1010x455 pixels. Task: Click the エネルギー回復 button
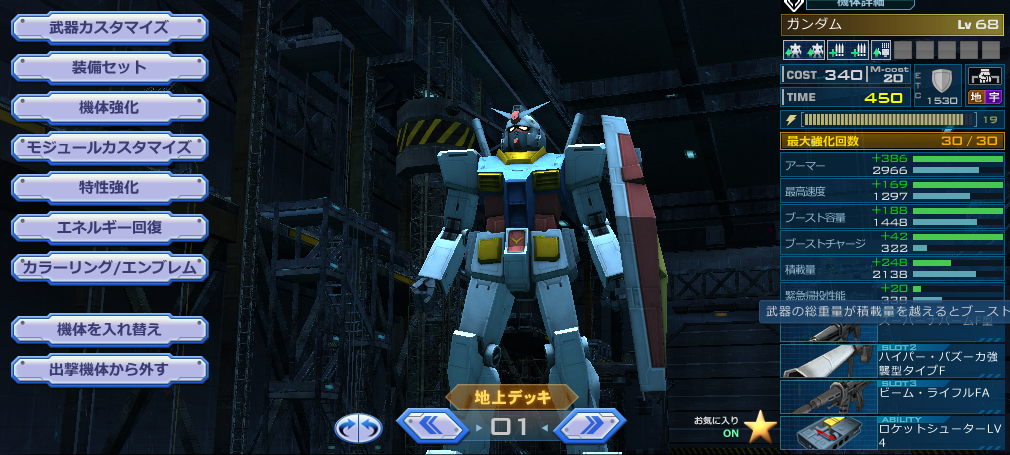109,227
